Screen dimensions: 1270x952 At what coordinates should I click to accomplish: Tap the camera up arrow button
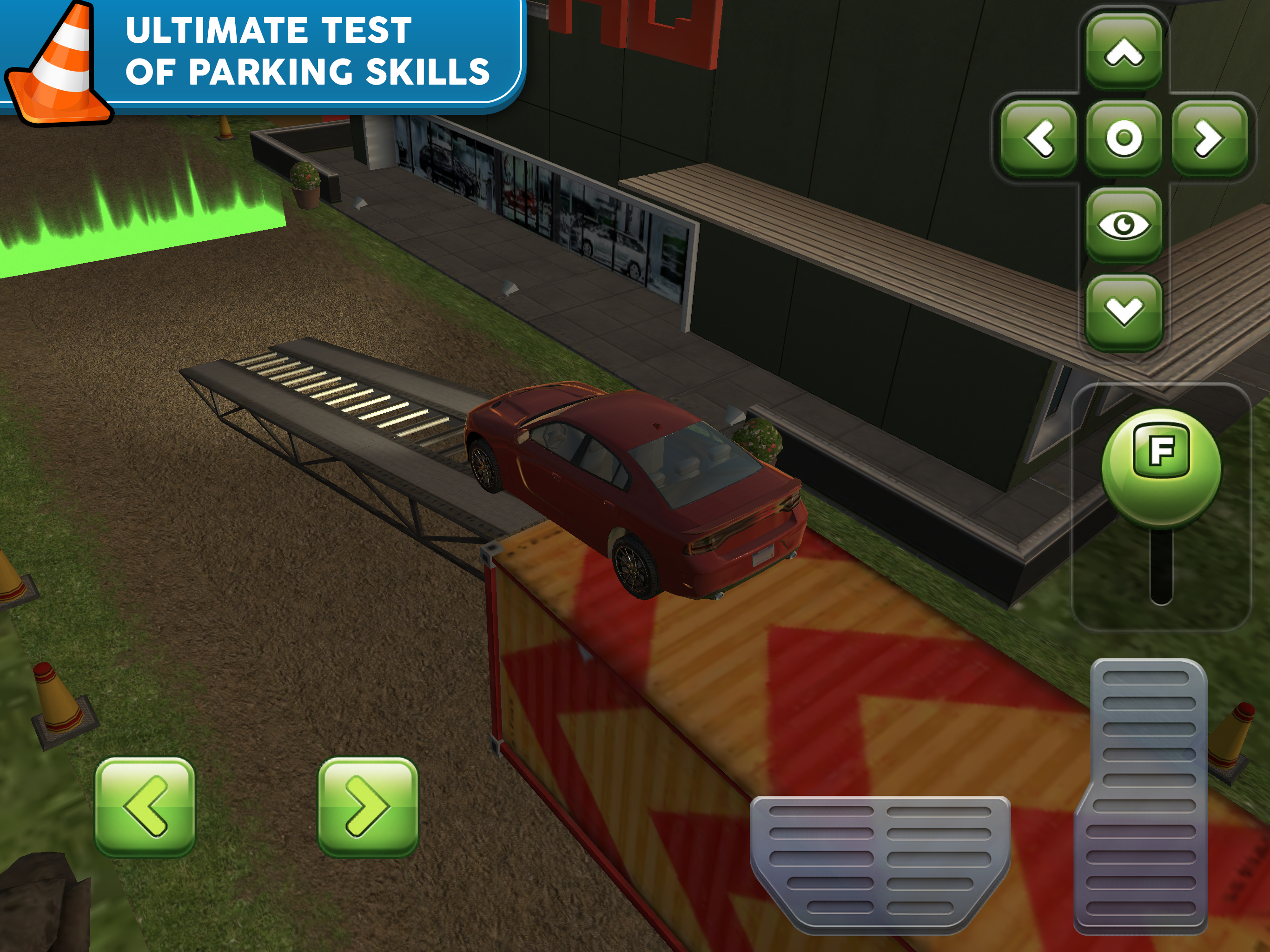pyautogui.click(x=1124, y=53)
